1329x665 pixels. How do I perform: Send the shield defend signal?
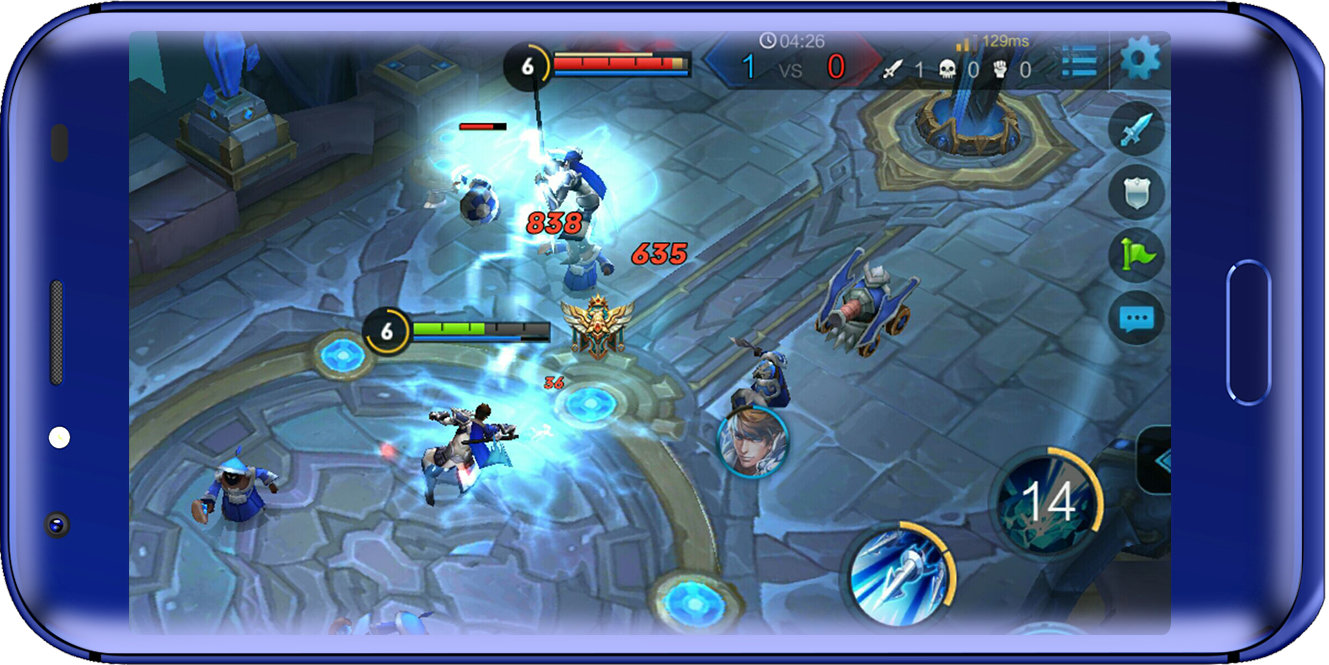tap(1136, 191)
